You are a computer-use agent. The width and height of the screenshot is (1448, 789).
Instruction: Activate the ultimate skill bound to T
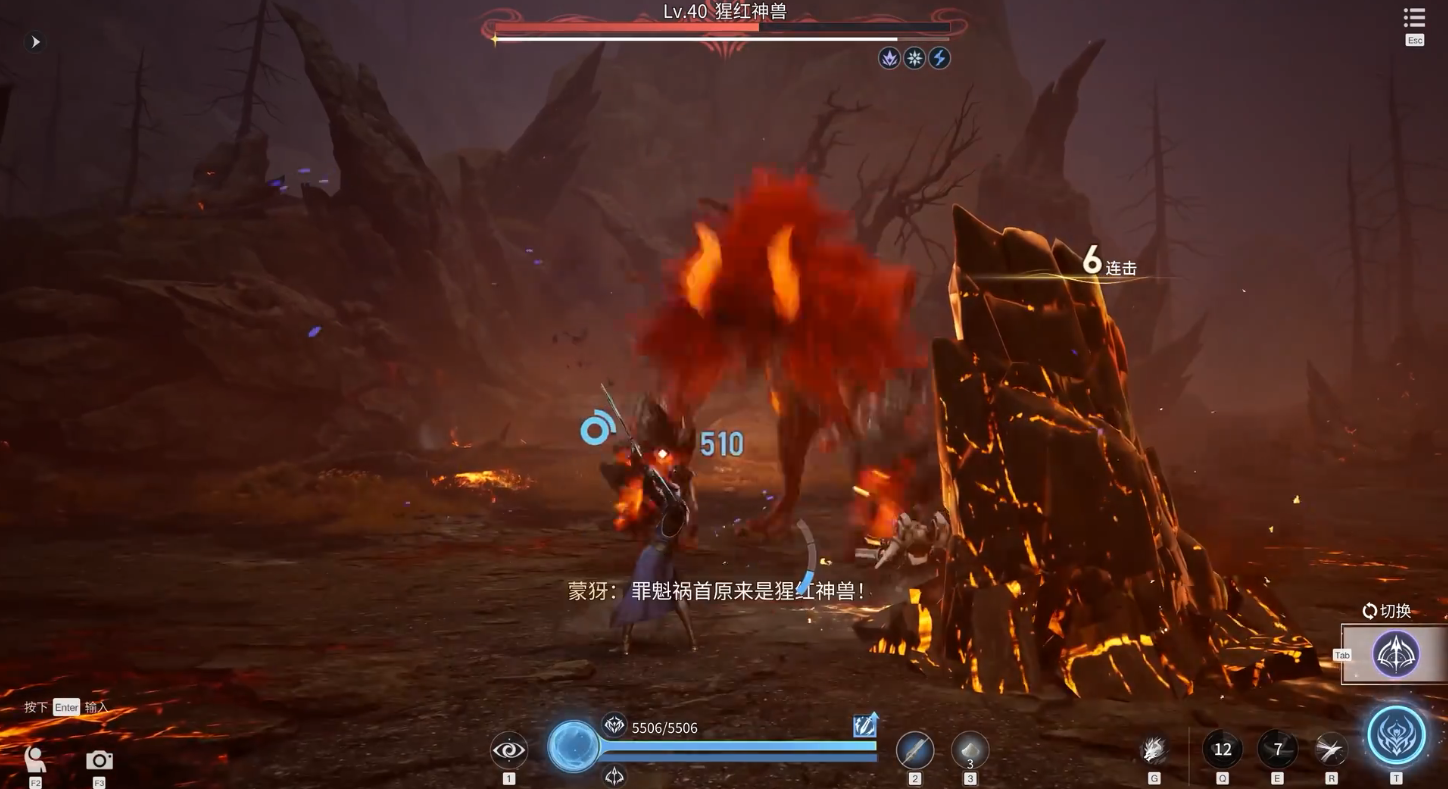point(1398,734)
